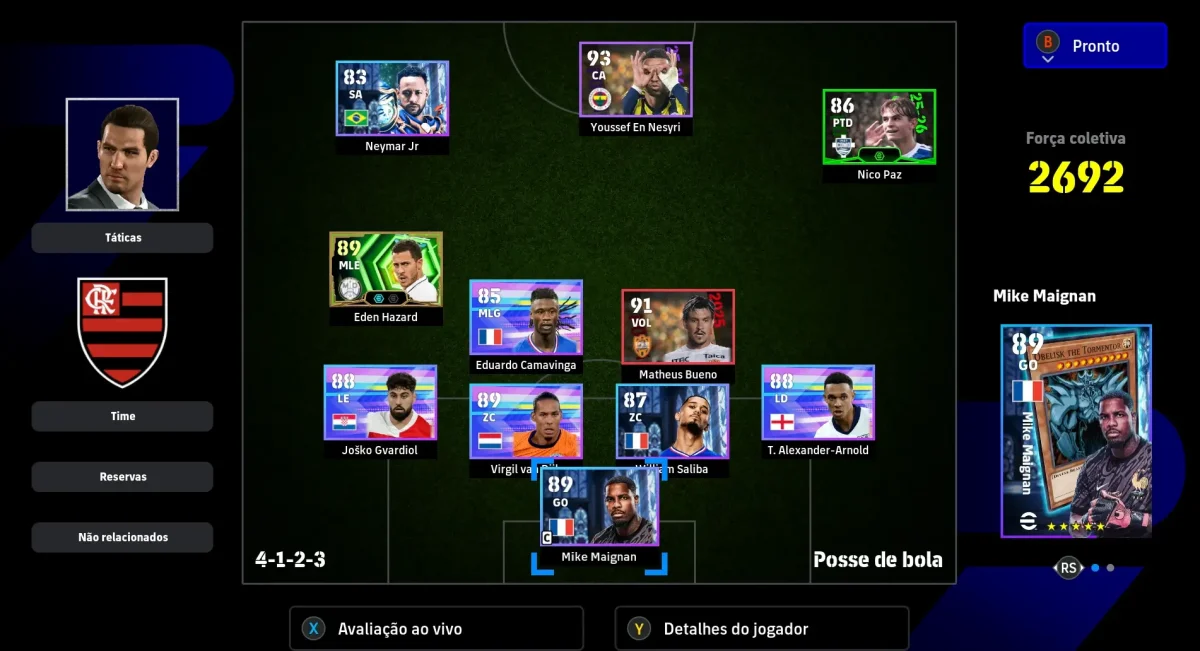Select Virgil van Dijk player card
Screen dimensions: 1200x651
tap(526, 422)
